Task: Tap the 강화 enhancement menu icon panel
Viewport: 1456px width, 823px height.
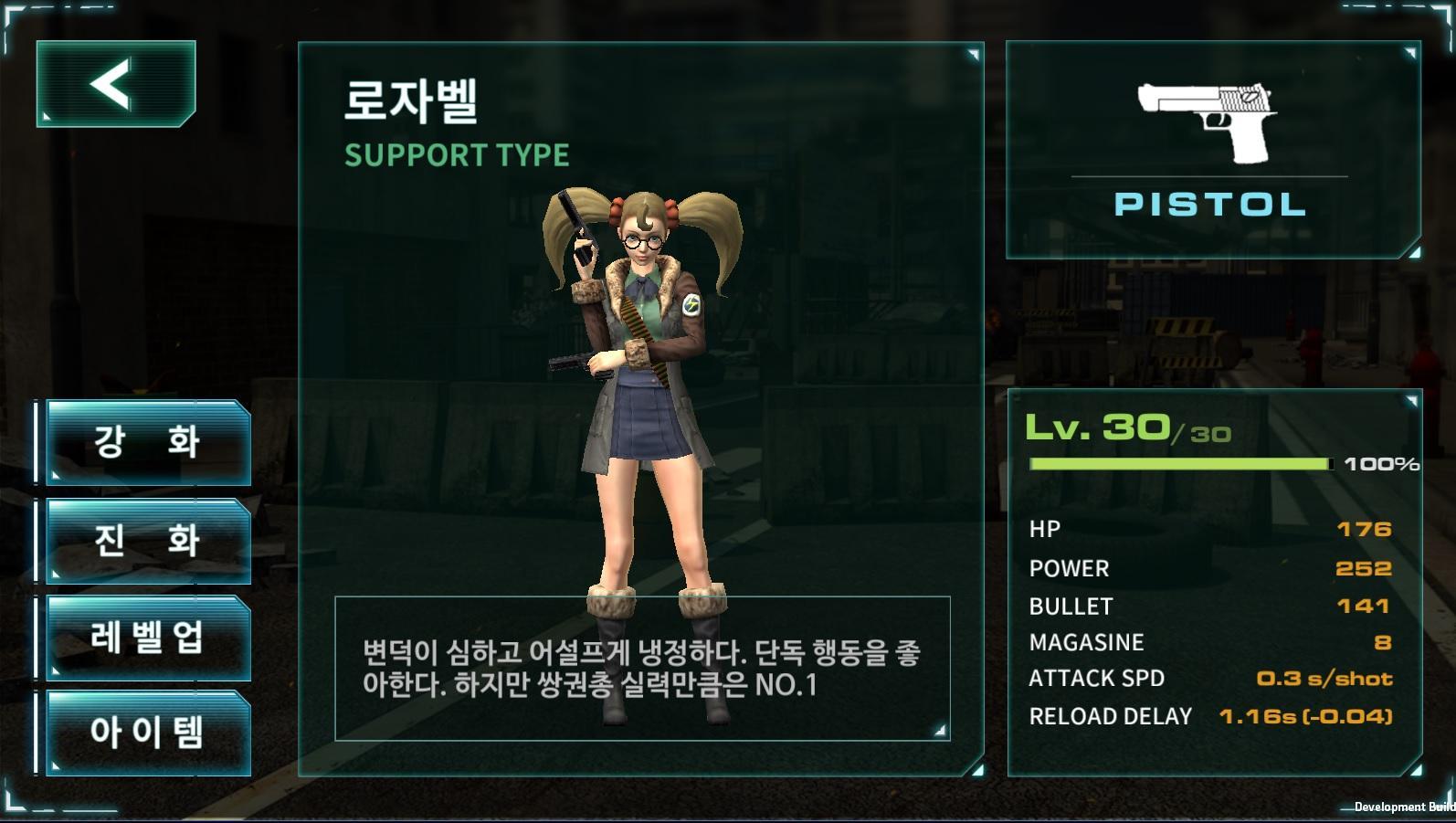Action: (146, 441)
